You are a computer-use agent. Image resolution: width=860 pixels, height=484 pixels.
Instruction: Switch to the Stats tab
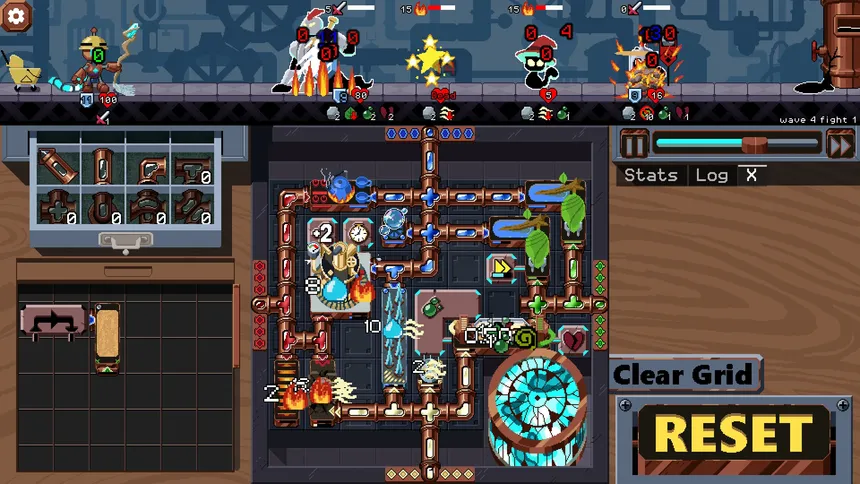tap(650, 175)
